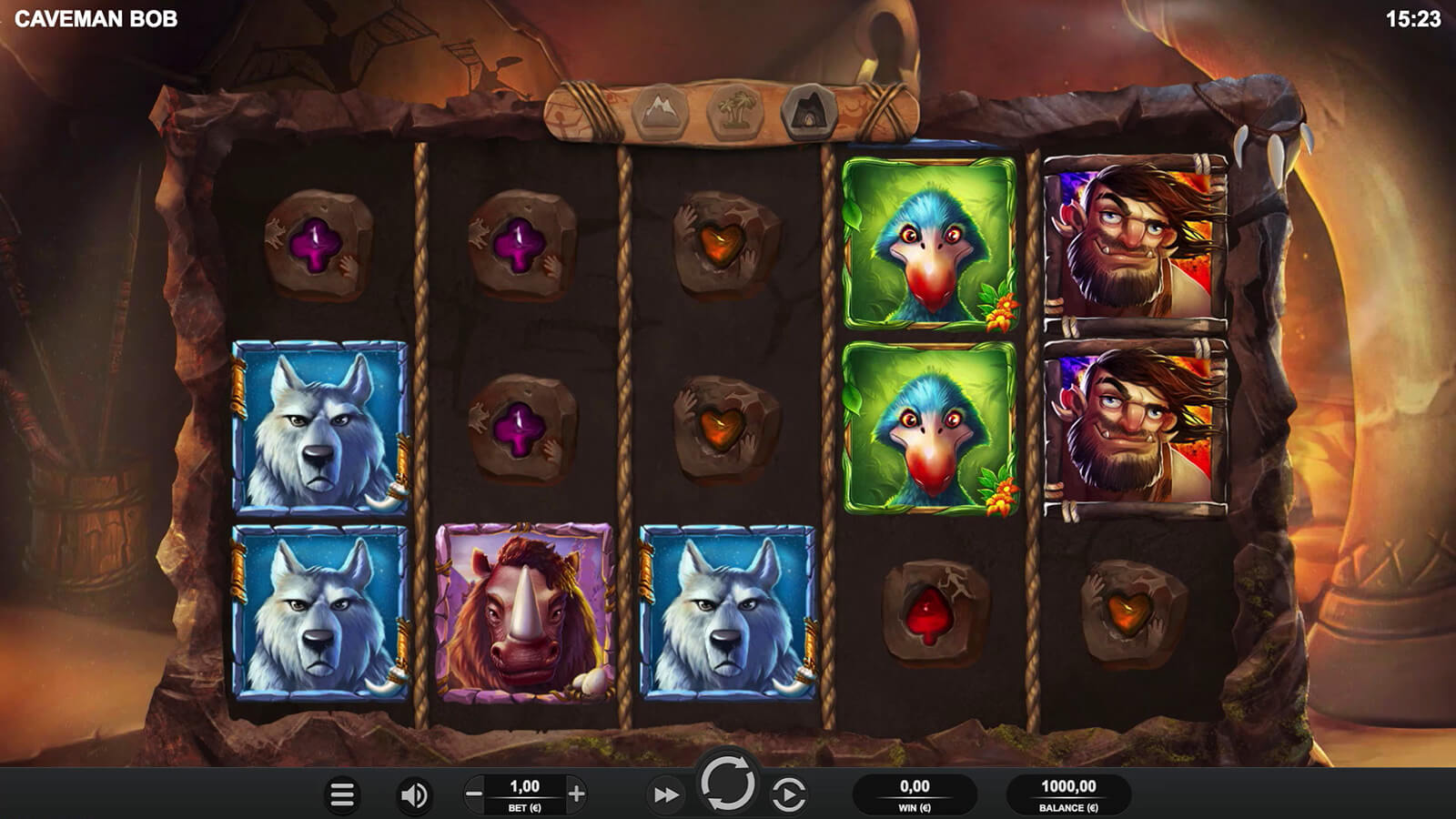This screenshot has width=1456, height=819.
Task: Decrease the bet with the minus button
Action: pos(474,794)
